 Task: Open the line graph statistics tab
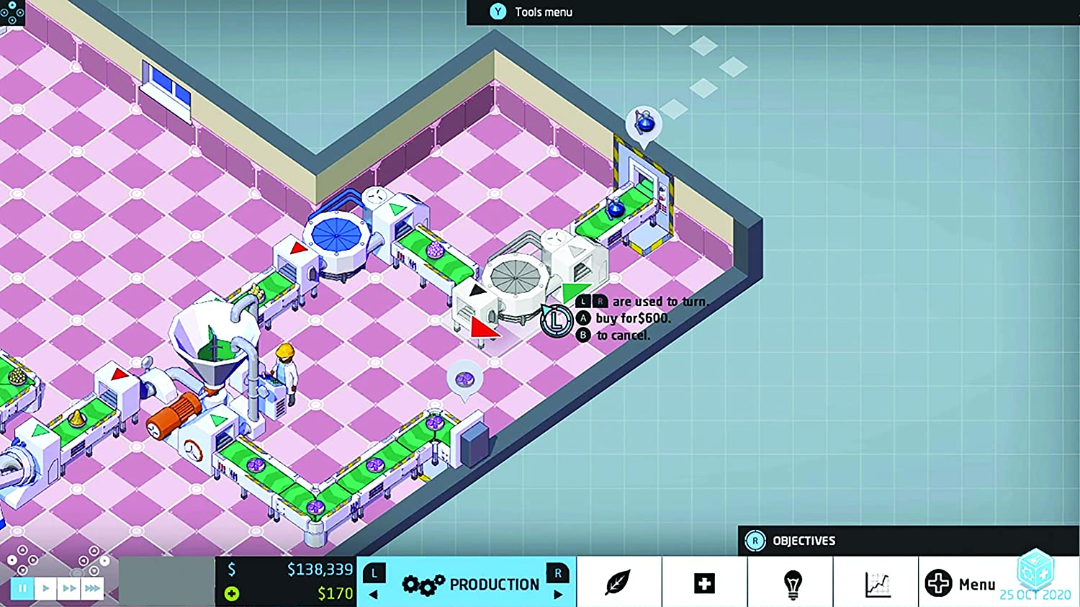877,583
